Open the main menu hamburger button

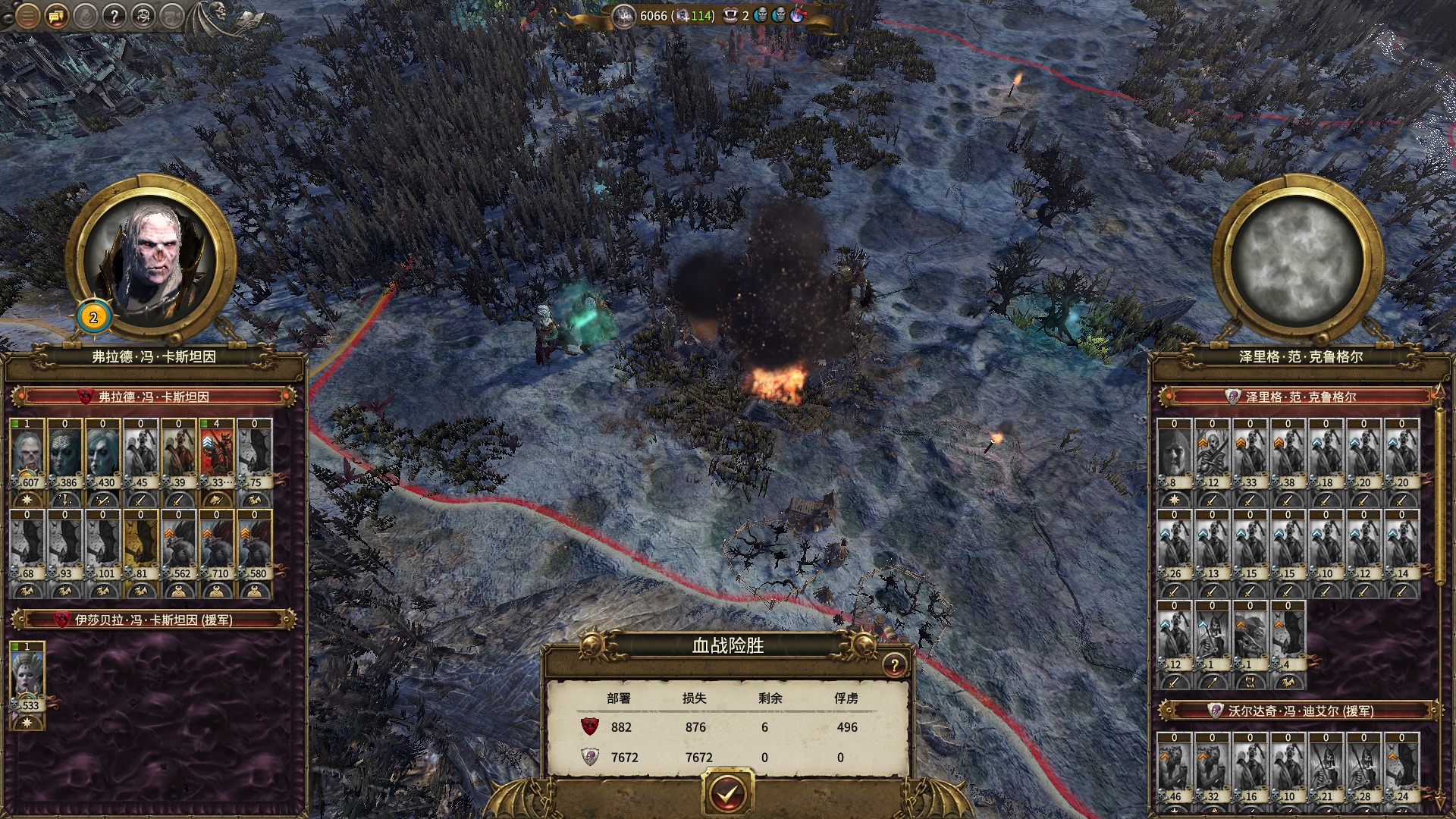click(x=27, y=15)
